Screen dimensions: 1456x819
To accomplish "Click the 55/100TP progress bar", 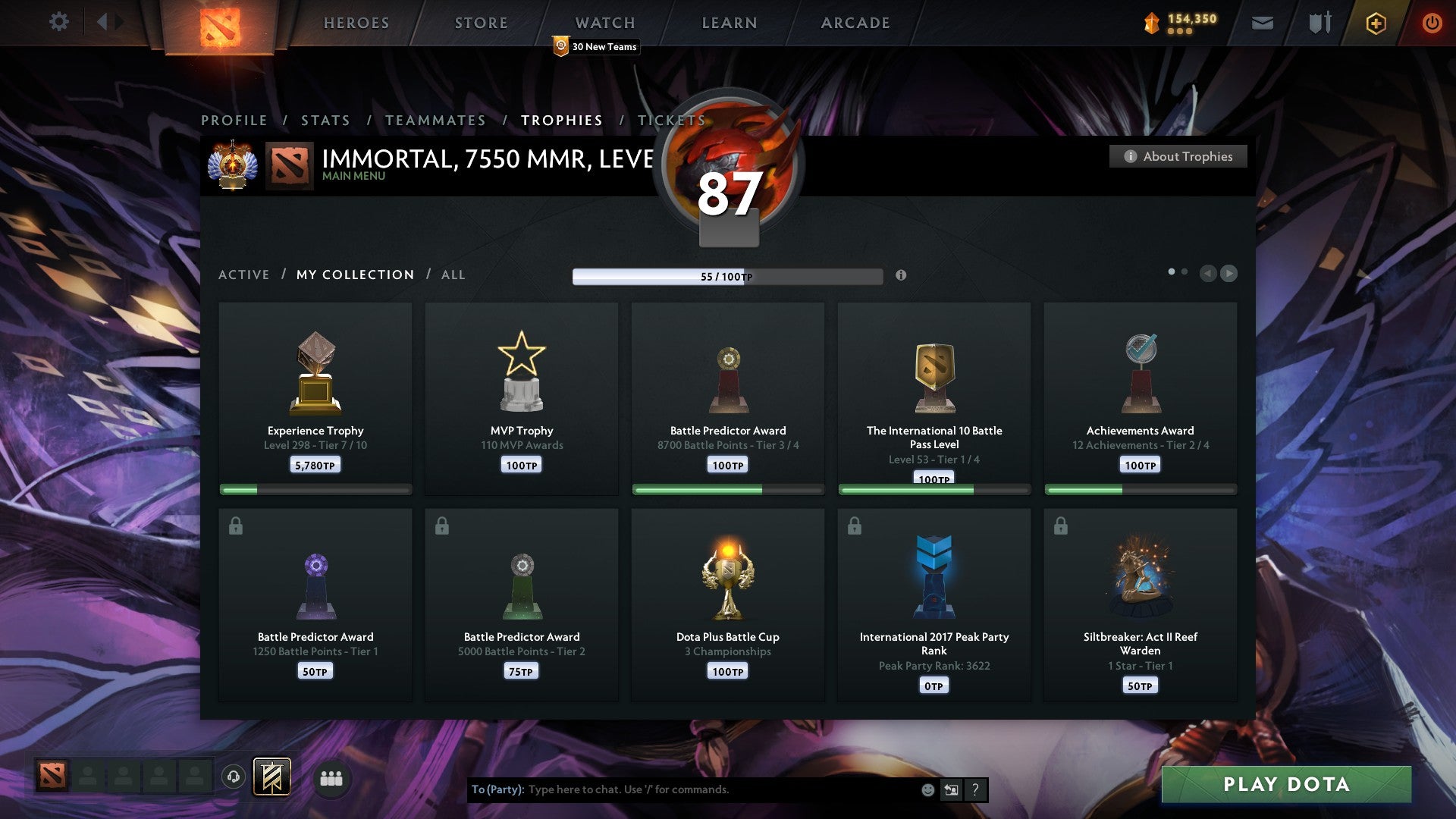I will (726, 277).
